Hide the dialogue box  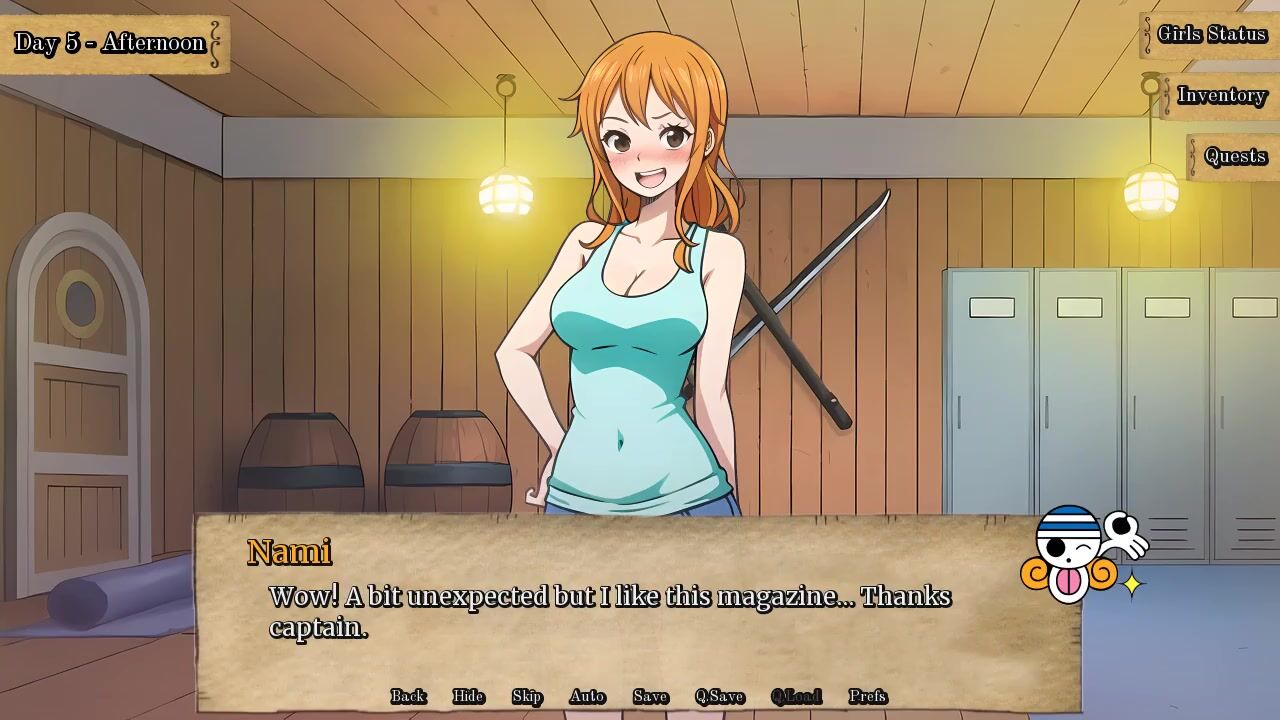pos(468,696)
